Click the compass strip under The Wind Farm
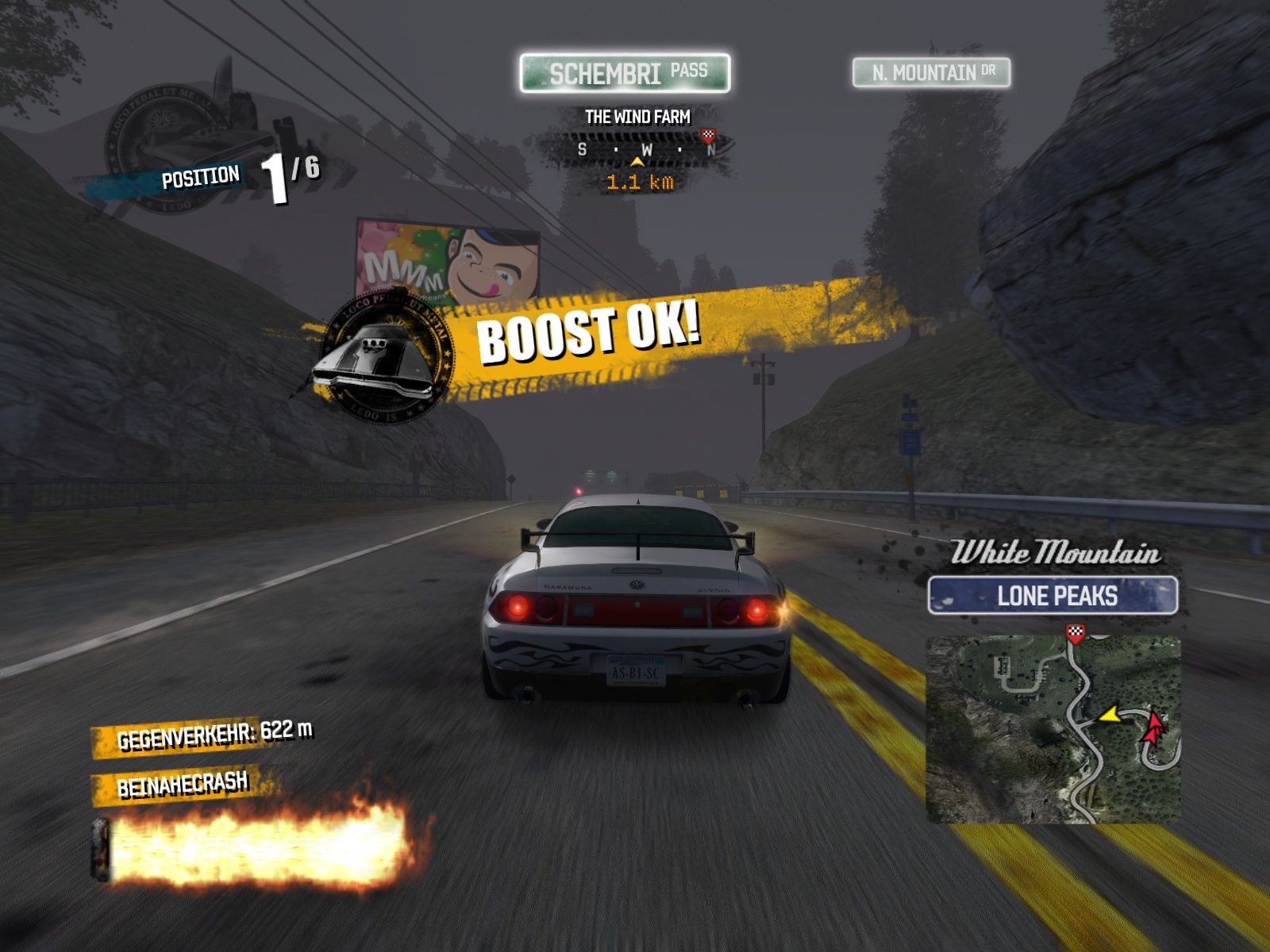The height and width of the screenshot is (952, 1270). tap(638, 149)
